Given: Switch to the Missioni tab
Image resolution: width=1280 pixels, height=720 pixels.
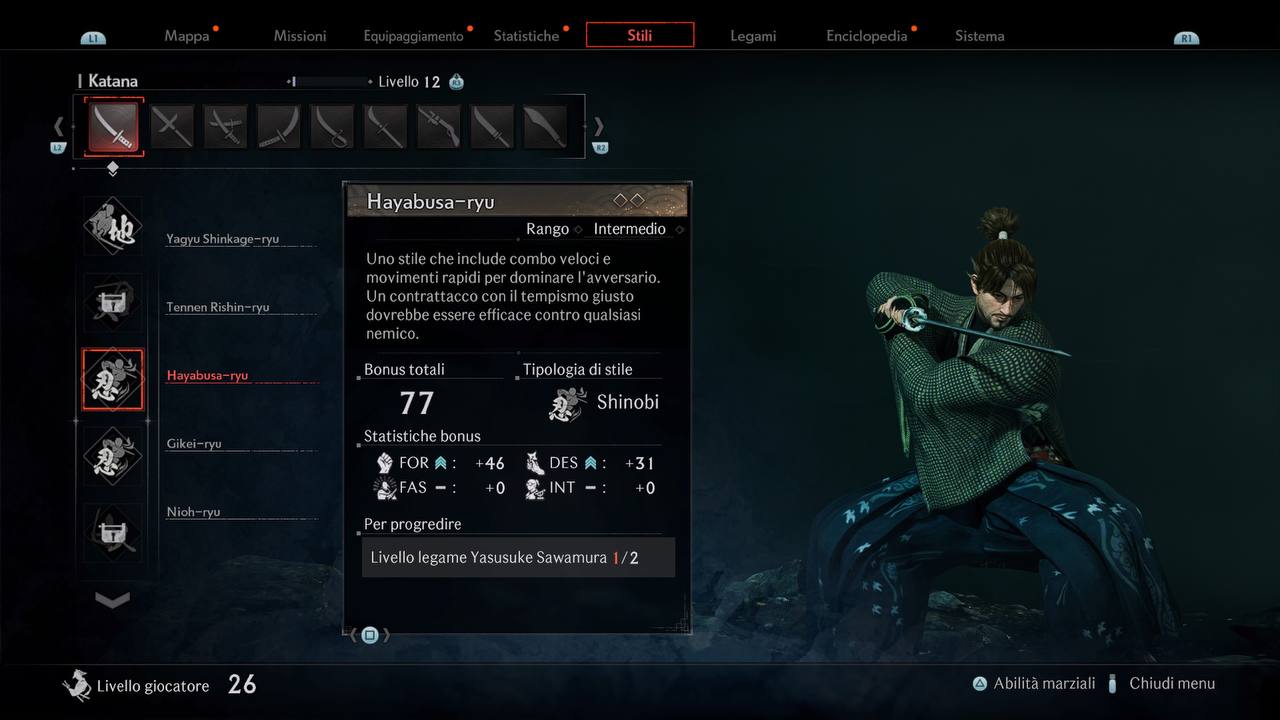Looking at the screenshot, I should tap(300, 36).
